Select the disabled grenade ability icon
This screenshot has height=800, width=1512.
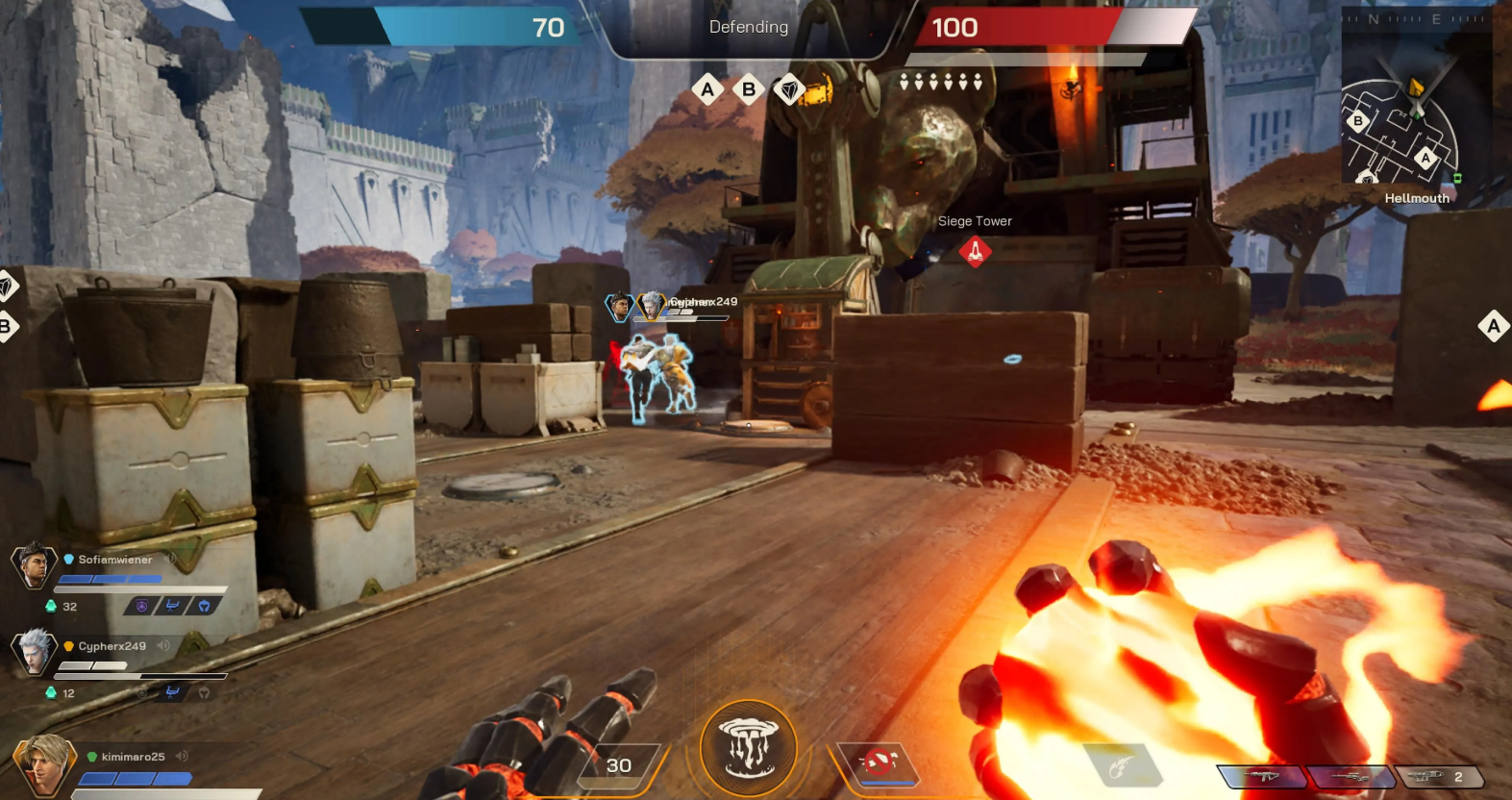(879, 763)
